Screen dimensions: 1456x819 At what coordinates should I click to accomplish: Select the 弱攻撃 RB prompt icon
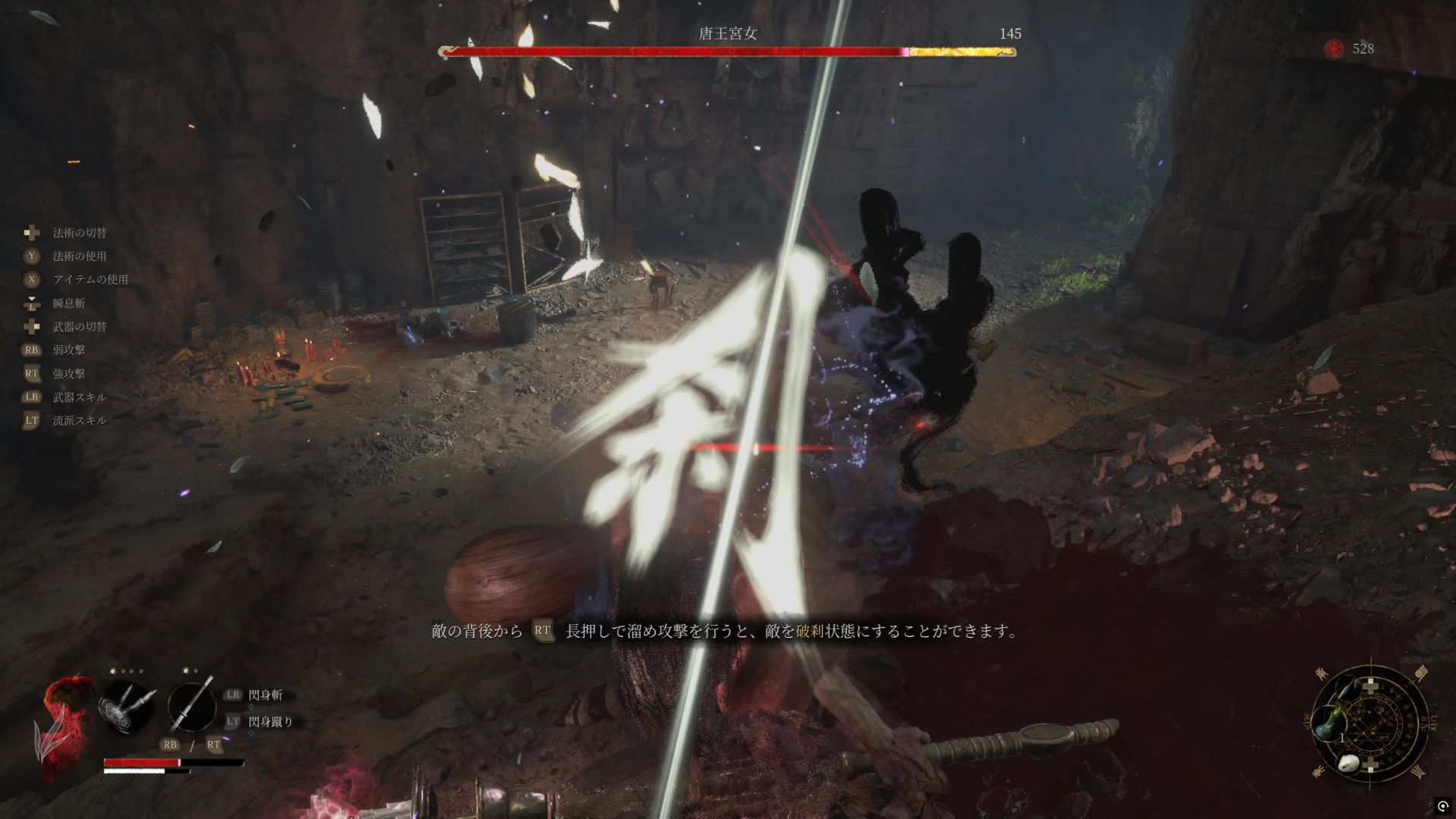pyautogui.click(x=31, y=350)
